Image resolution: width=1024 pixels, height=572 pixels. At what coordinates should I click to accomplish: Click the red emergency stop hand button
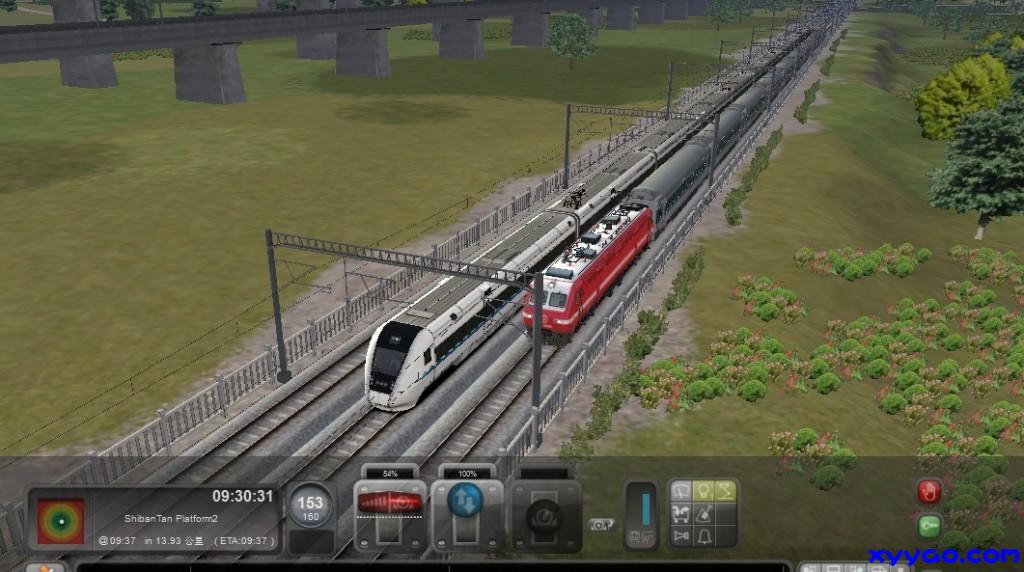pos(929,492)
